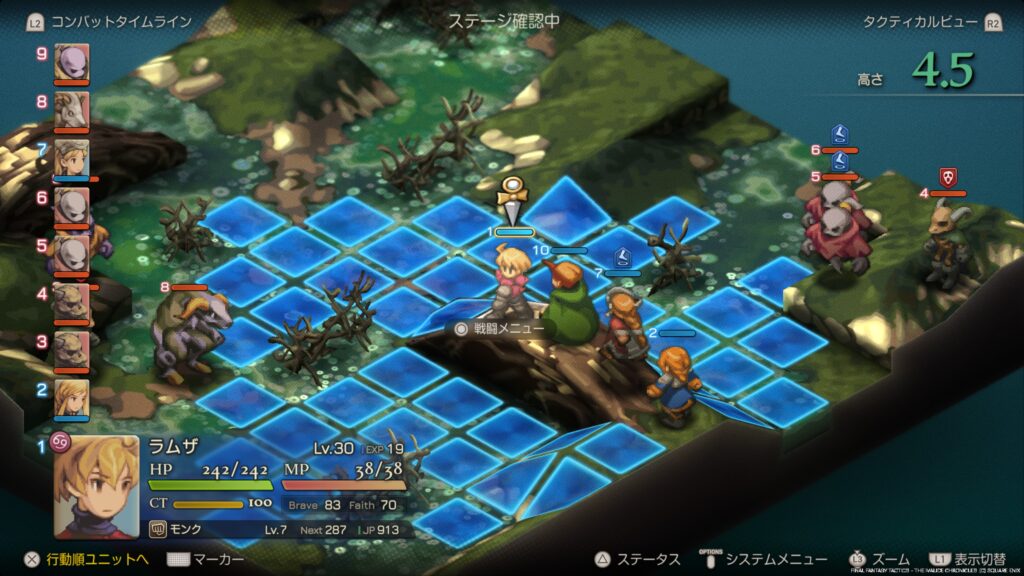The image size is (1024, 576).
Task: Select turn order portrait number 8
Action: (71, 110)
